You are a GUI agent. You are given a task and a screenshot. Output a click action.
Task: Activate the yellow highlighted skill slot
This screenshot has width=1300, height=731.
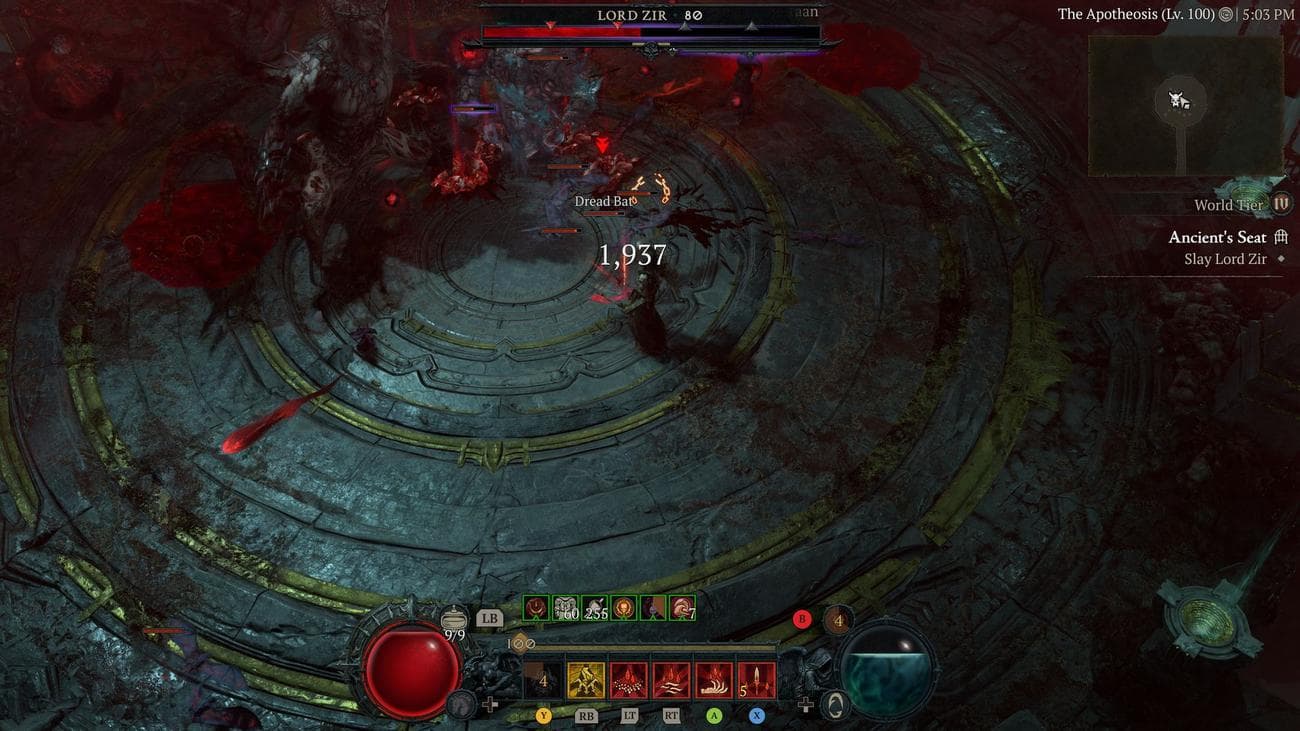coord(586,680)
